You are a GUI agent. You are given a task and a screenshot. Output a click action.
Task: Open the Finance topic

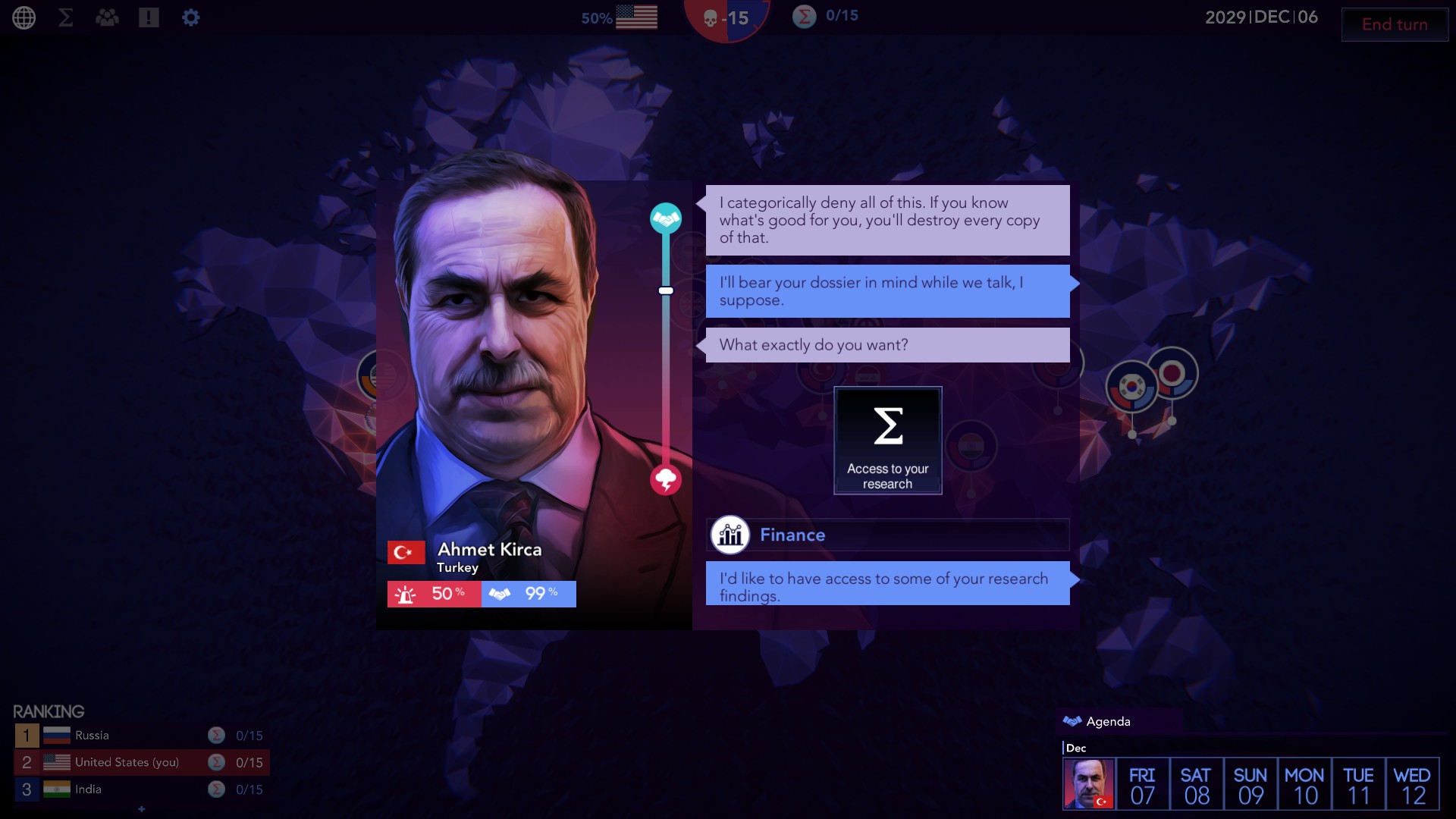887,535
